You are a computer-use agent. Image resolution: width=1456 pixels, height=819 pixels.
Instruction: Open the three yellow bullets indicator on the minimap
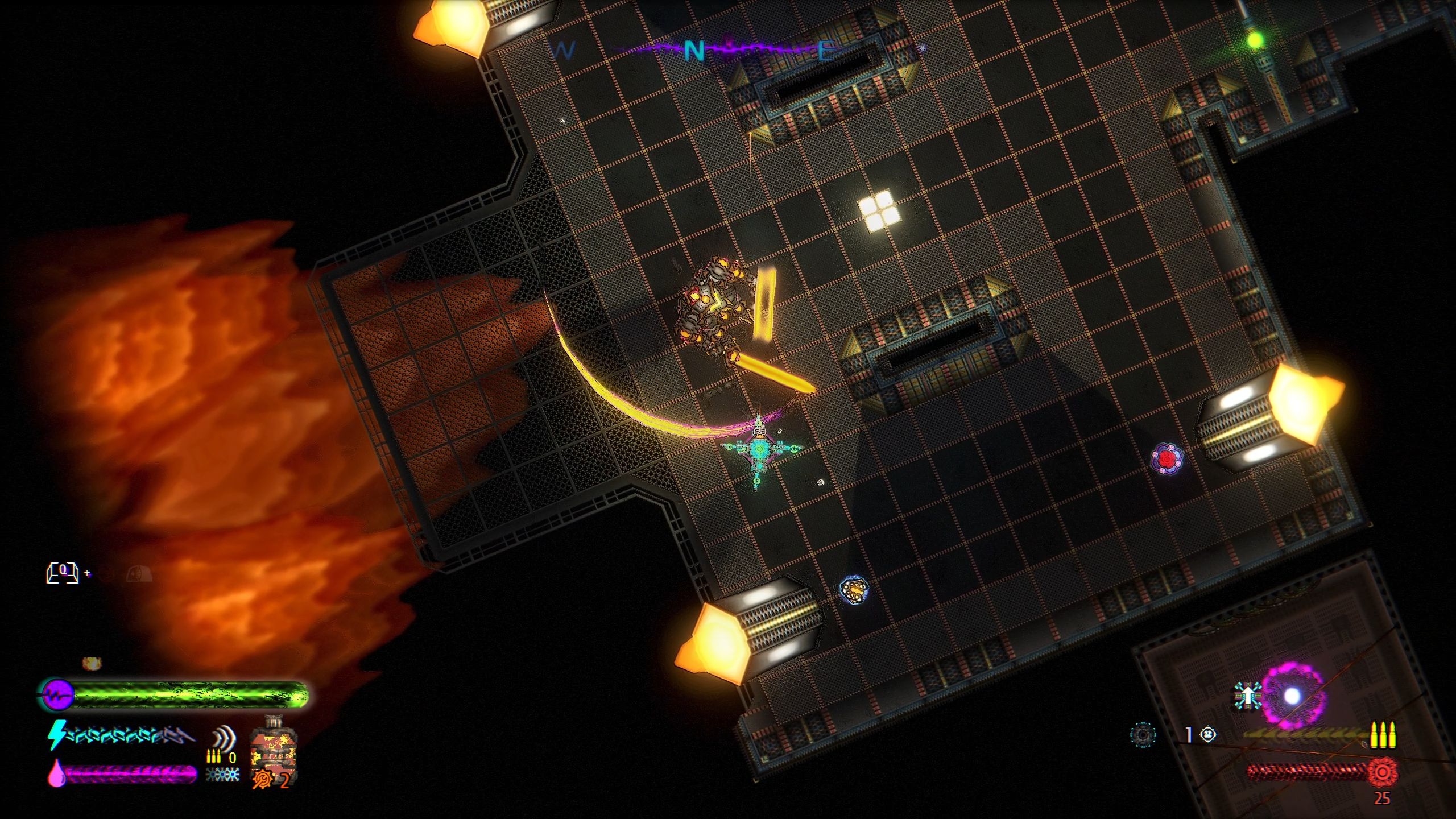point(1383,735)
